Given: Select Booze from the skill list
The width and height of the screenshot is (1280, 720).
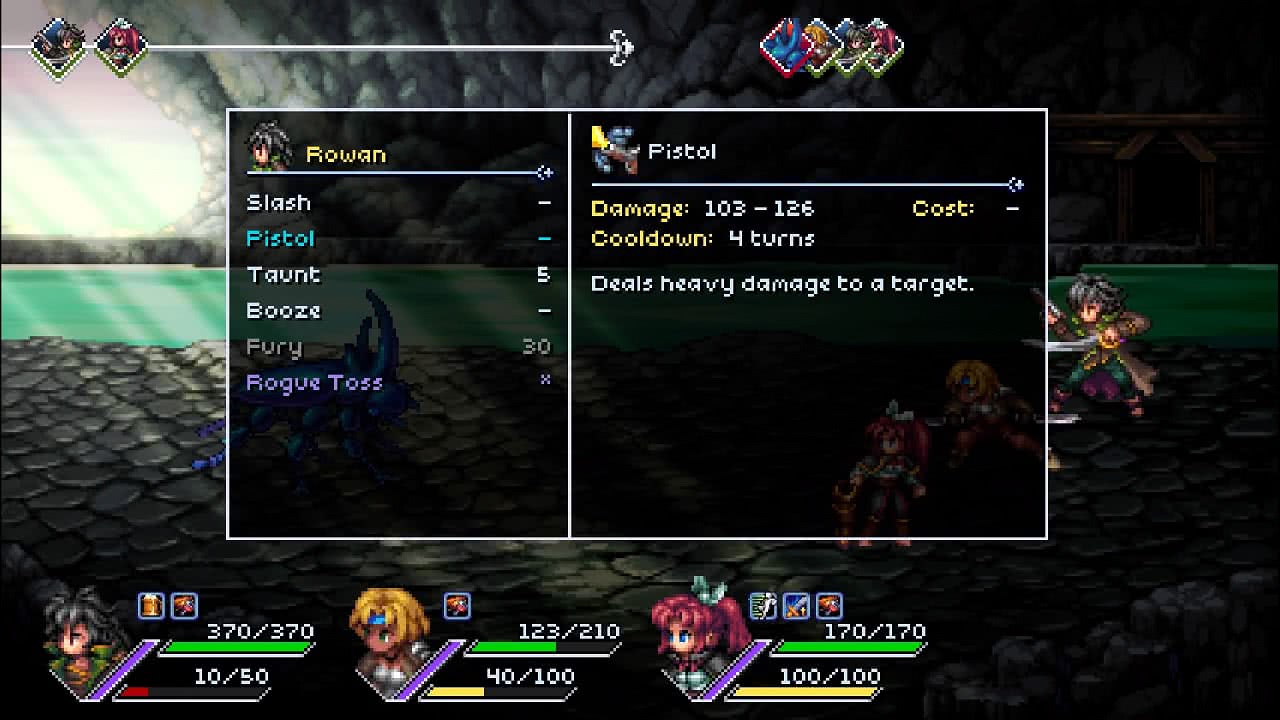Looking at the screenshot, I should click(284, 311).
